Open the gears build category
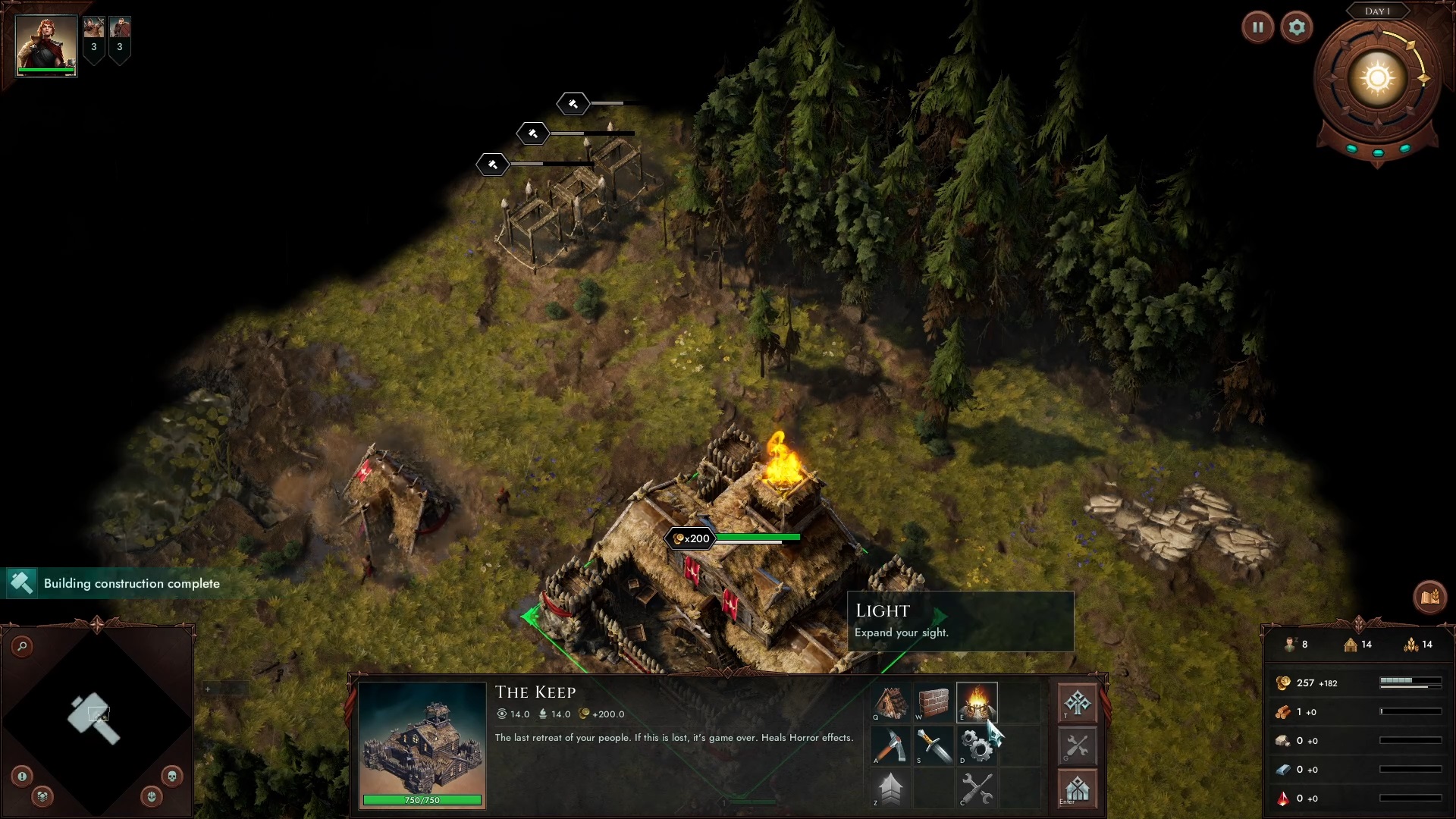 point(977,745)
